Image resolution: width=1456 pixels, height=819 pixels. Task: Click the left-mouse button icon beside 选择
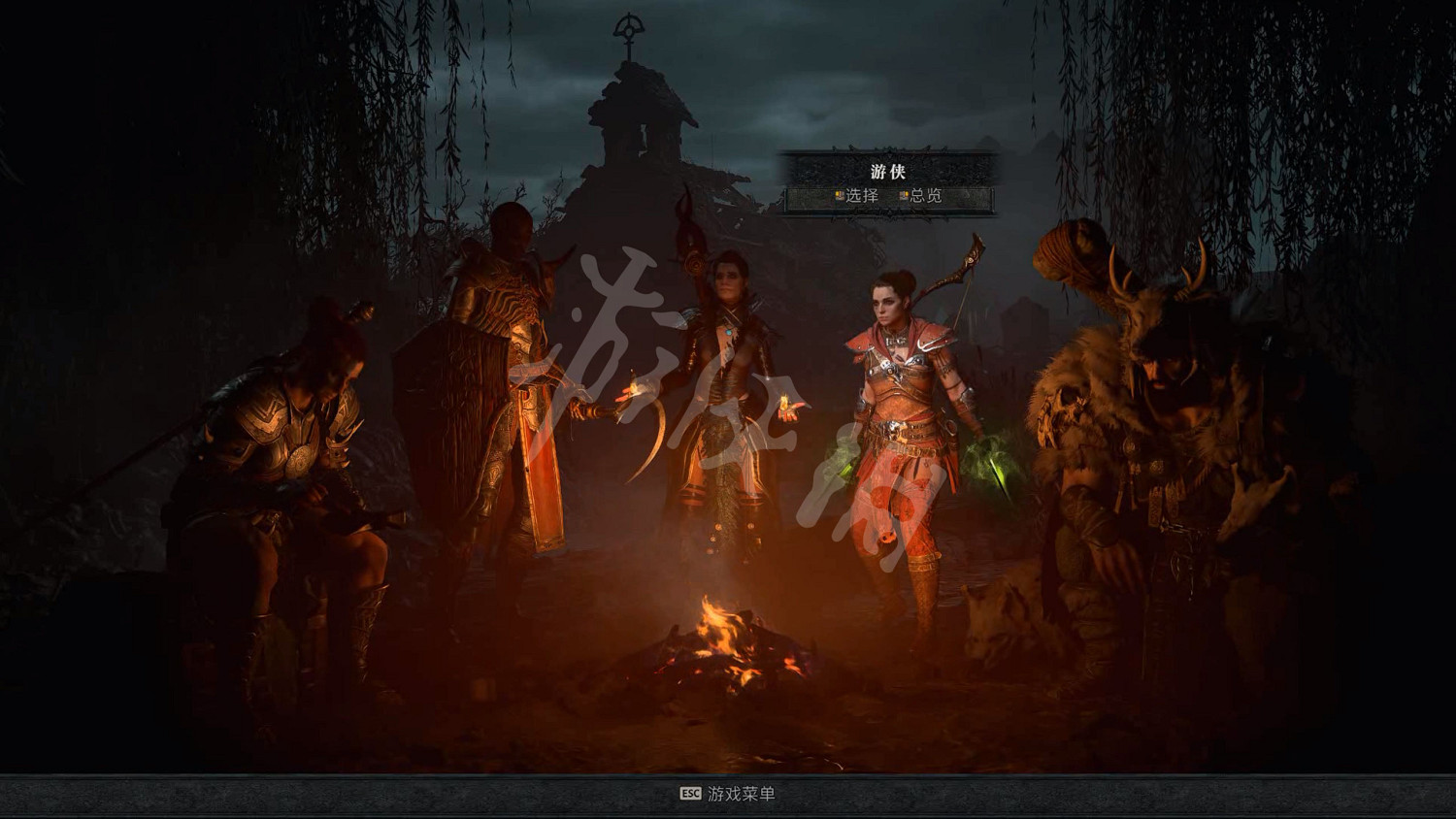[x=841, y=195]
